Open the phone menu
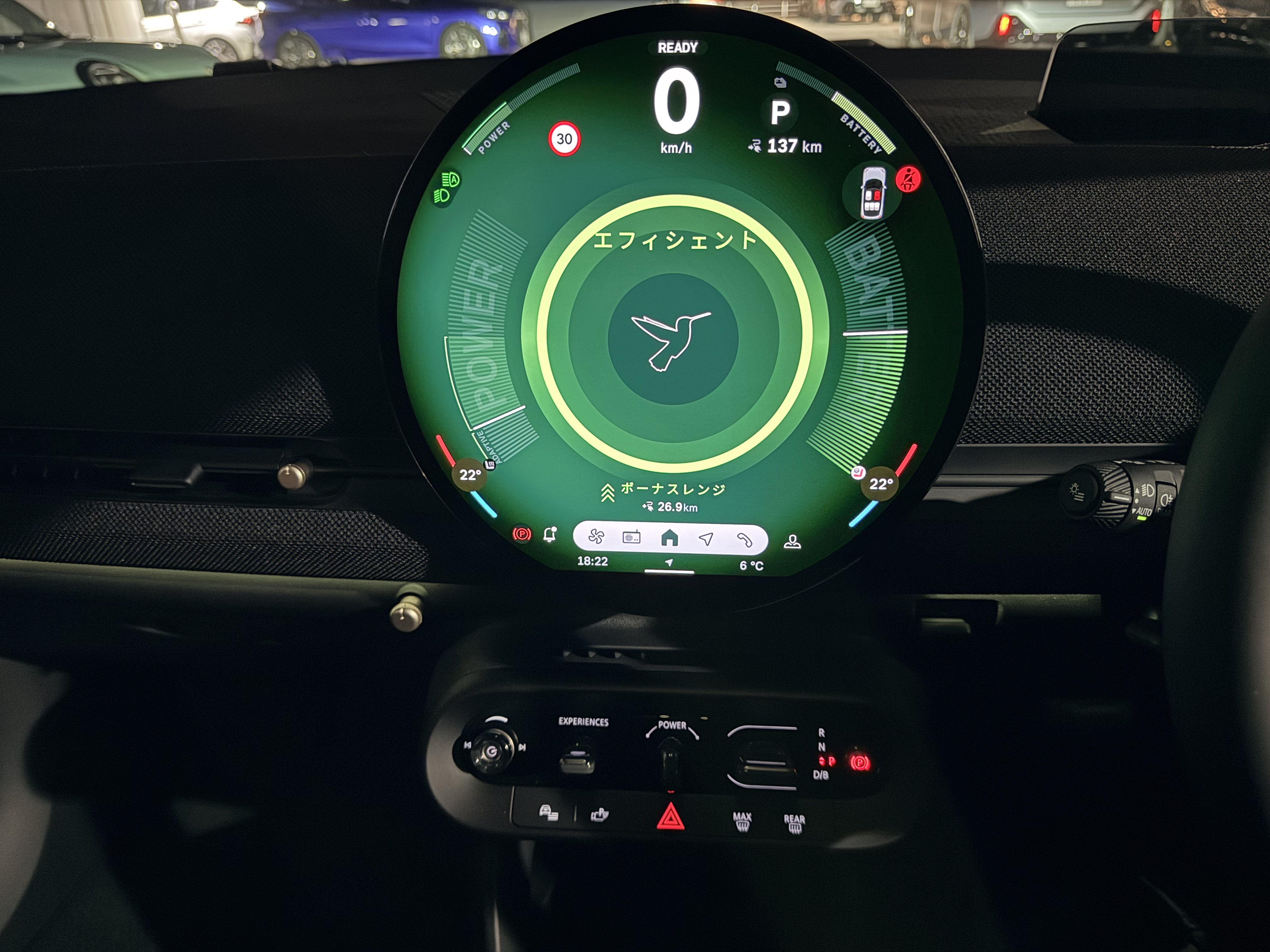This screenshot has height=952, width=1270. point(744,539)
